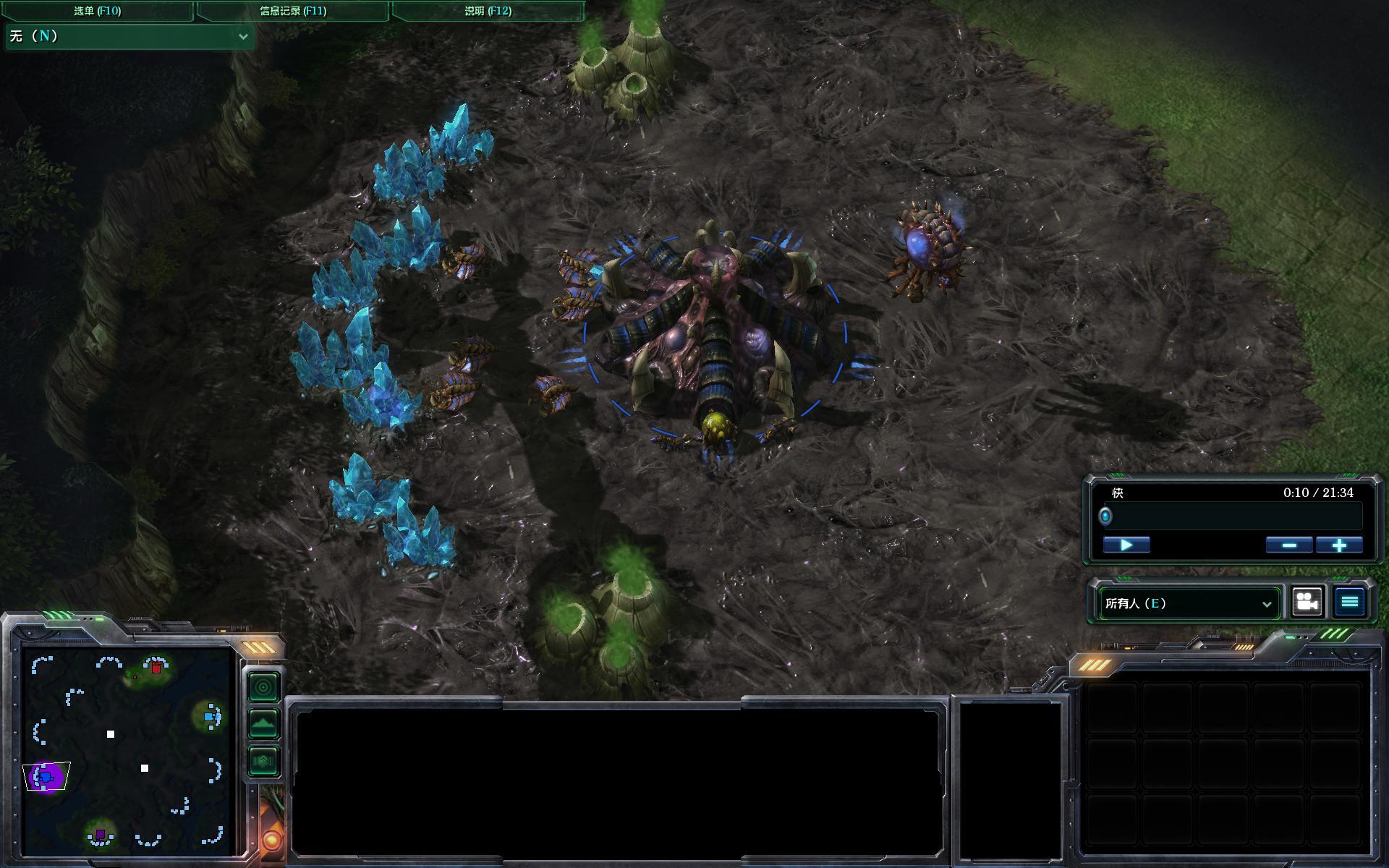Open the 所有人 (E) player view dropdown
The image size is (1389, 868).
(1188, 603)
